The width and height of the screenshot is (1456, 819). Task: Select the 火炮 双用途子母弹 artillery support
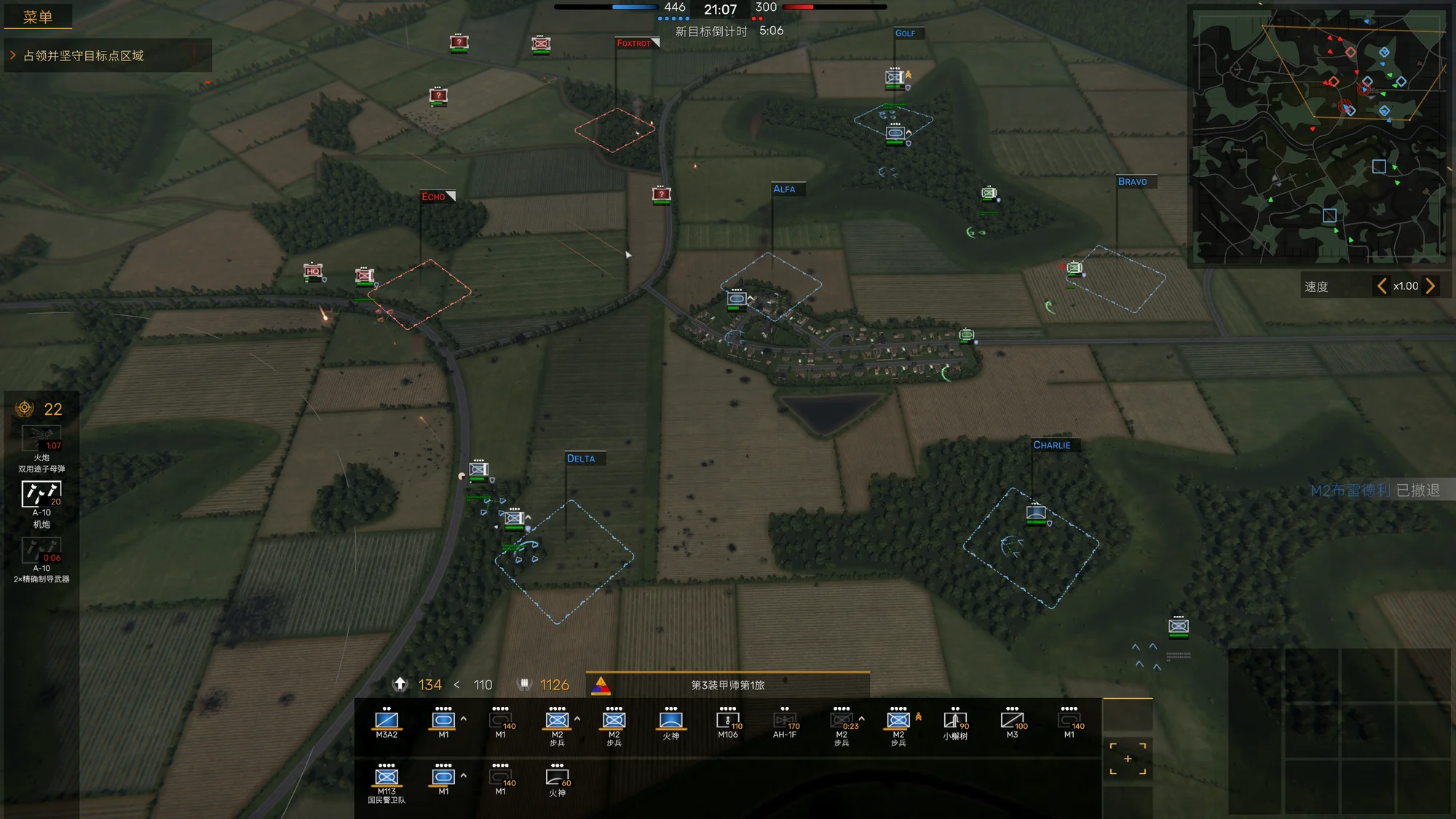(41, 439)
